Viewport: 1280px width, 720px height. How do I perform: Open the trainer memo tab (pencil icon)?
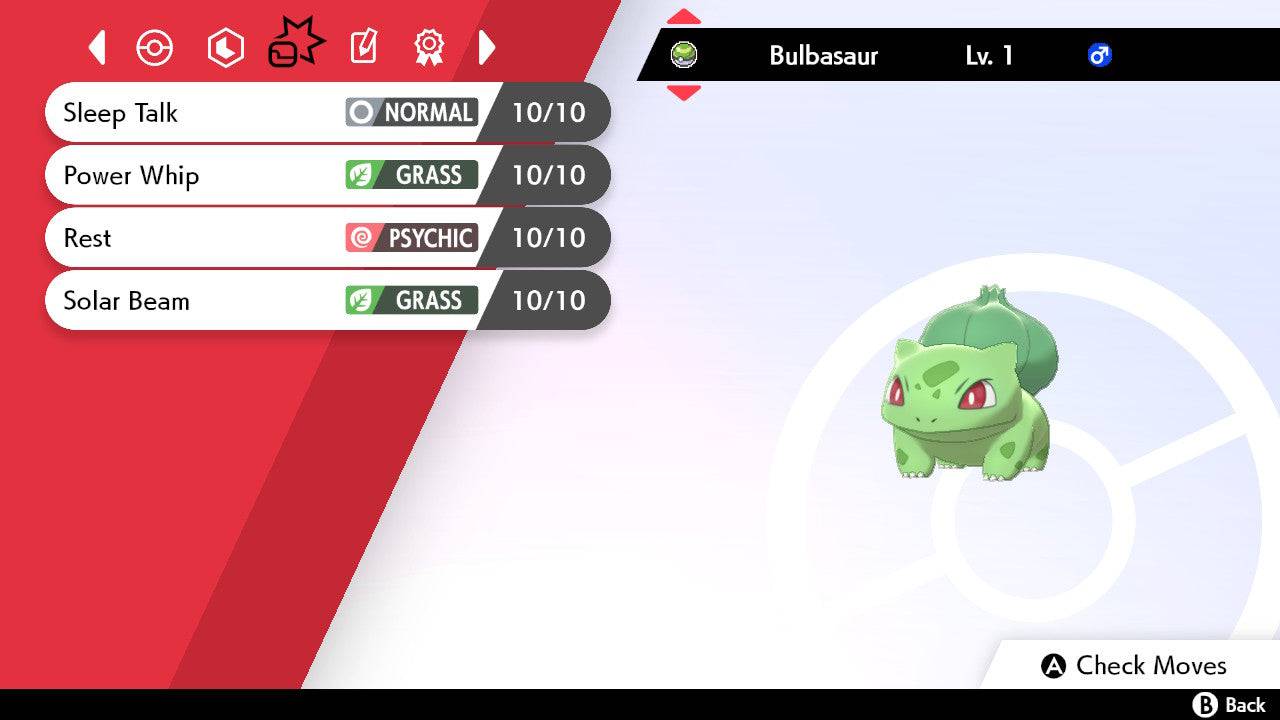pyautogui.click(x=363, y=47)
